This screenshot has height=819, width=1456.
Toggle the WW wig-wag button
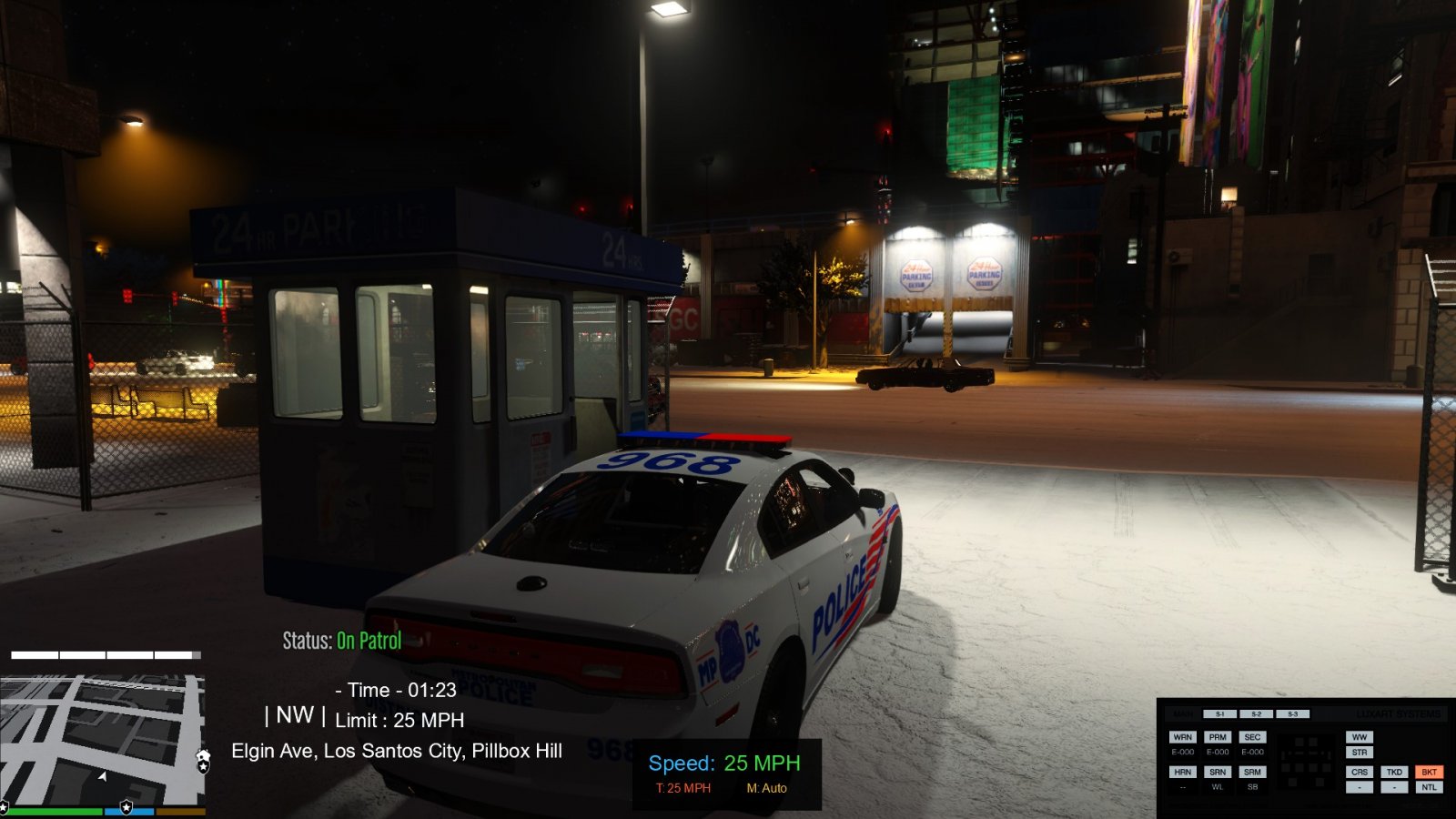pos(1360,737)
